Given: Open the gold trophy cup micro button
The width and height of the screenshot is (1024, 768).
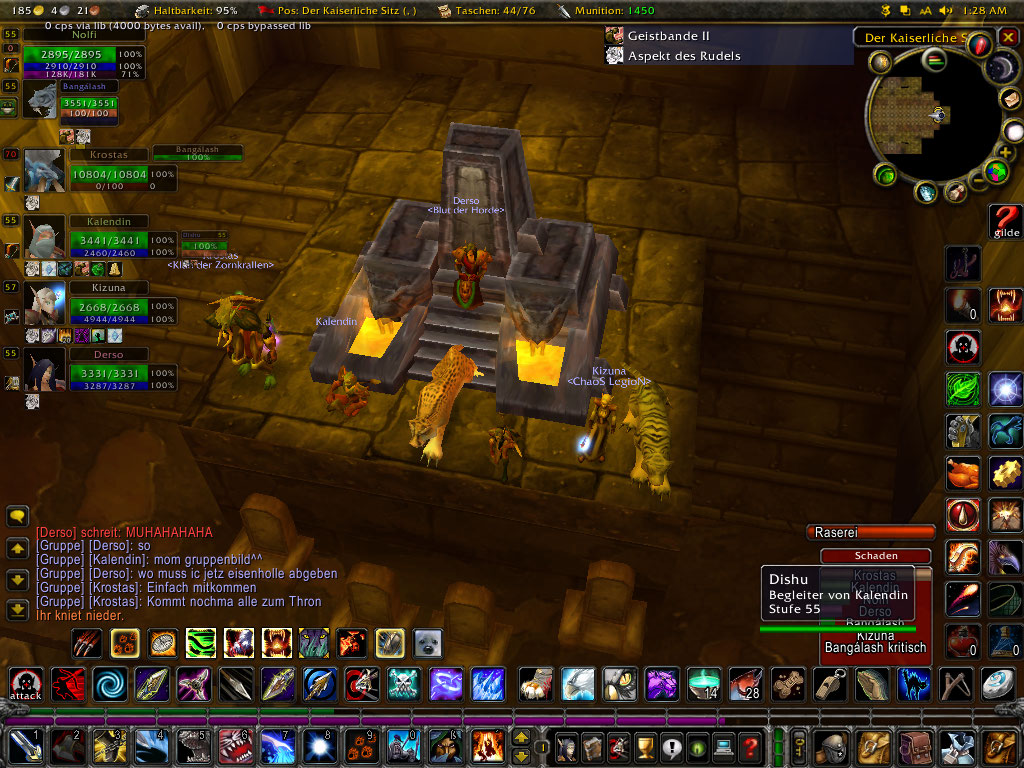Looking at the screenshot, I should point(644,747).
